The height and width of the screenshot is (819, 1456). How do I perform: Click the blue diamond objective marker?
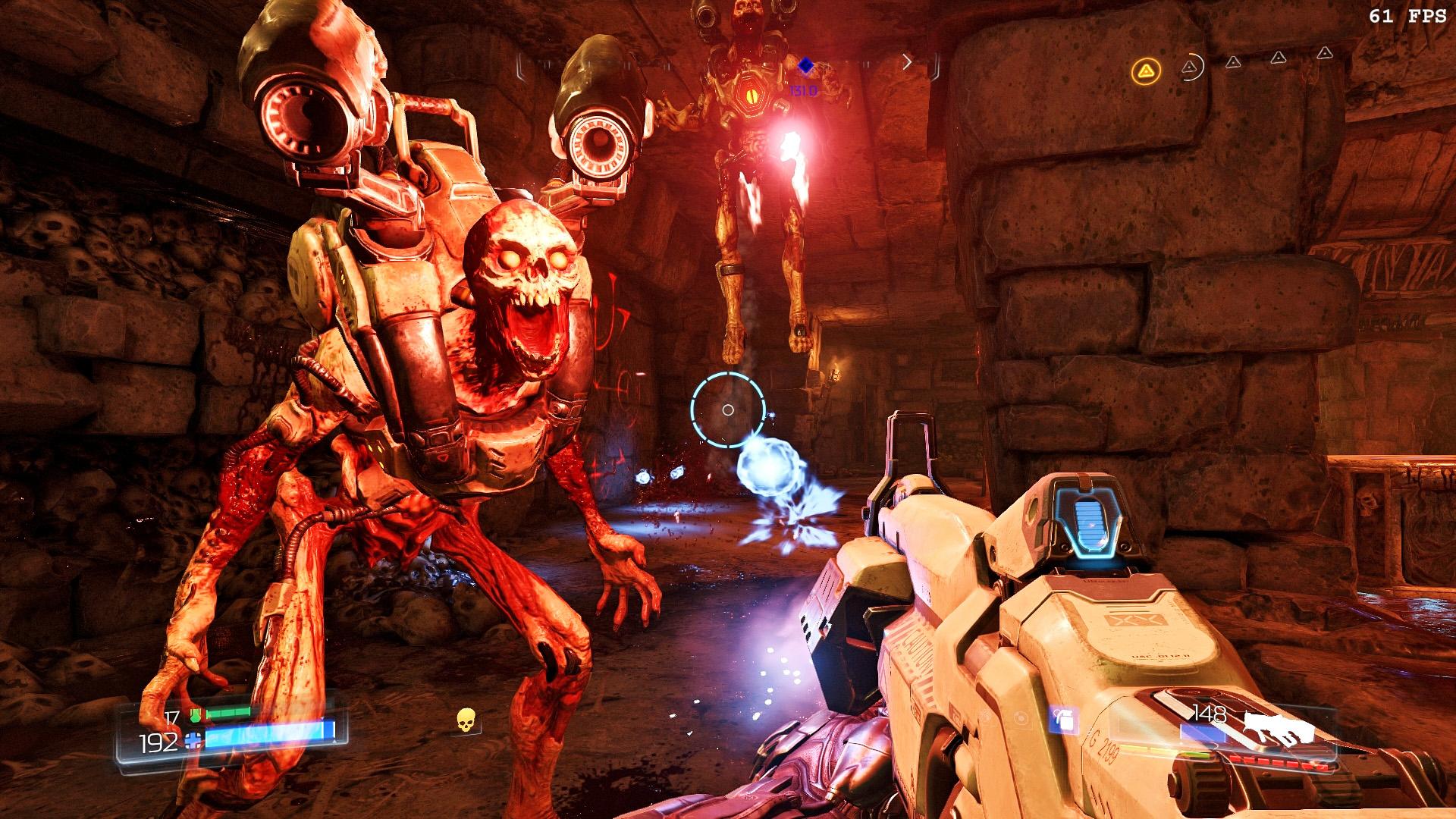pos(805,67)
